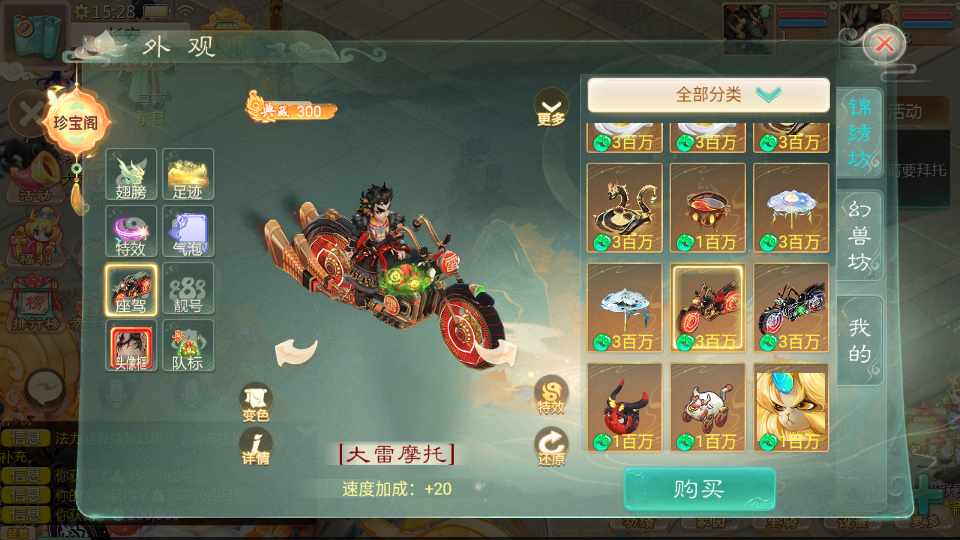Switch to the 锦绣坊 tab
960x540 pixels.
[859, 133]
